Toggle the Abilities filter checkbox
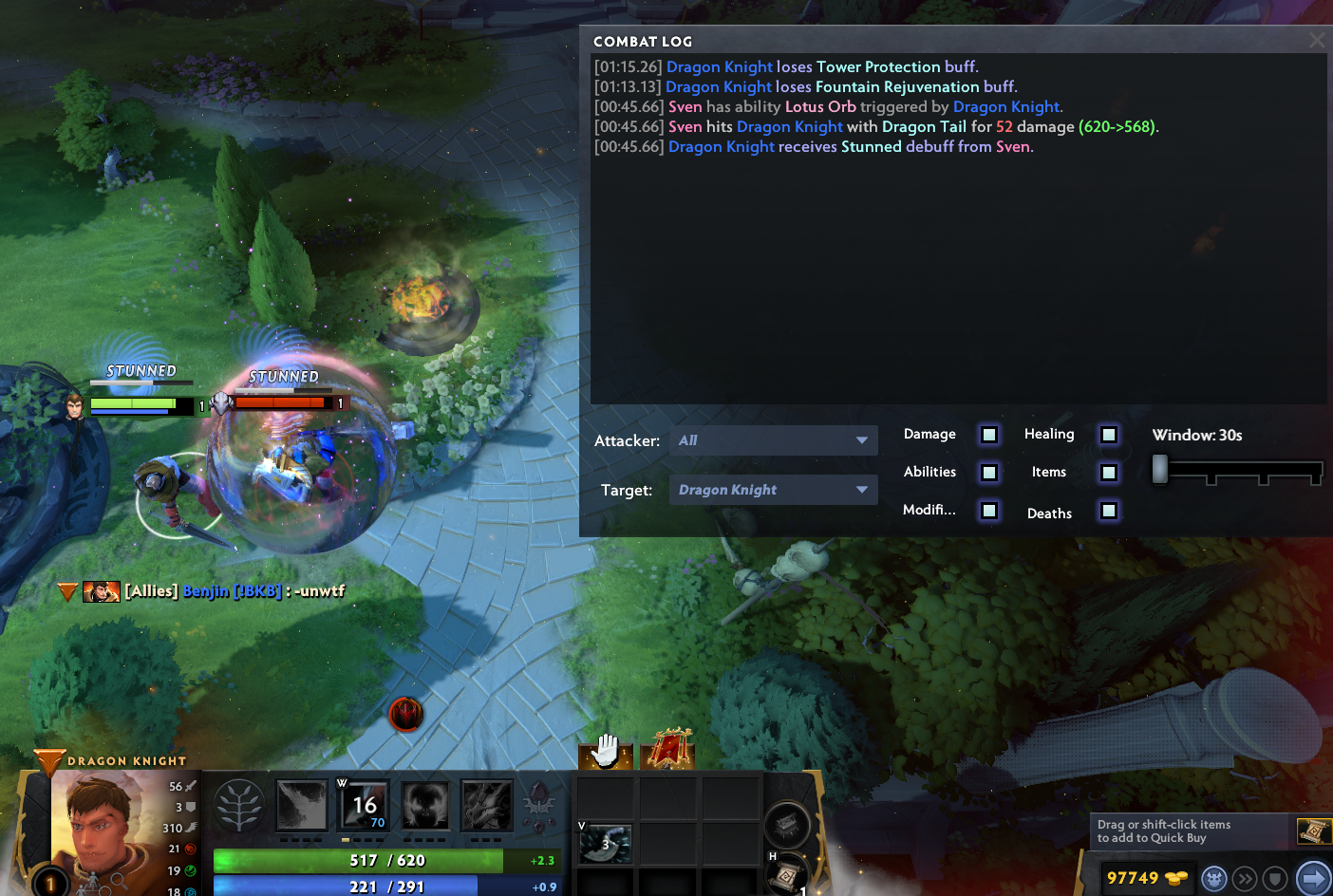Screen dimensions: 1333x896 [x=989, y=473]
